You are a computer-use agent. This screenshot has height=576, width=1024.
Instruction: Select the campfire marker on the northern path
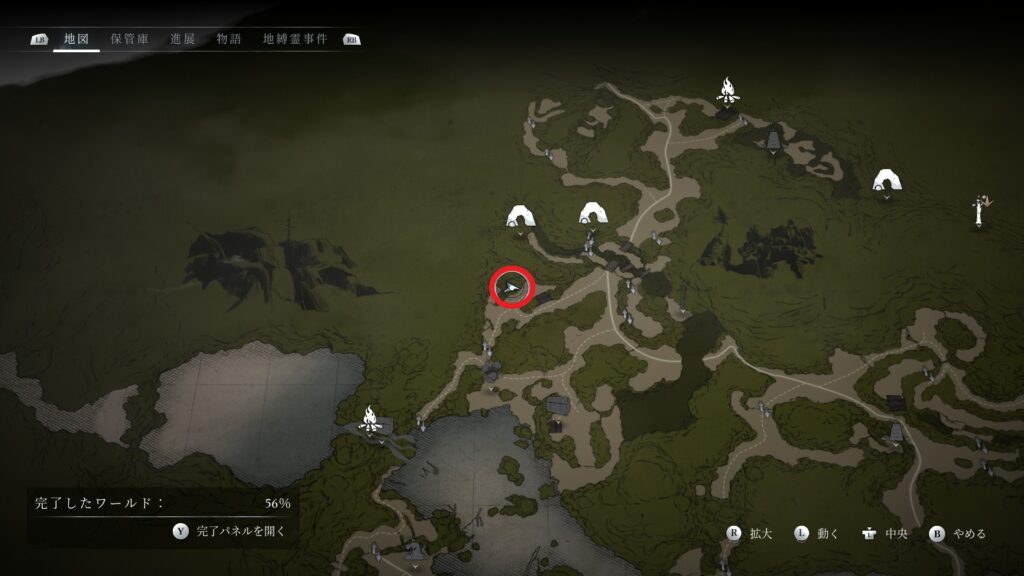pos(728,90)
